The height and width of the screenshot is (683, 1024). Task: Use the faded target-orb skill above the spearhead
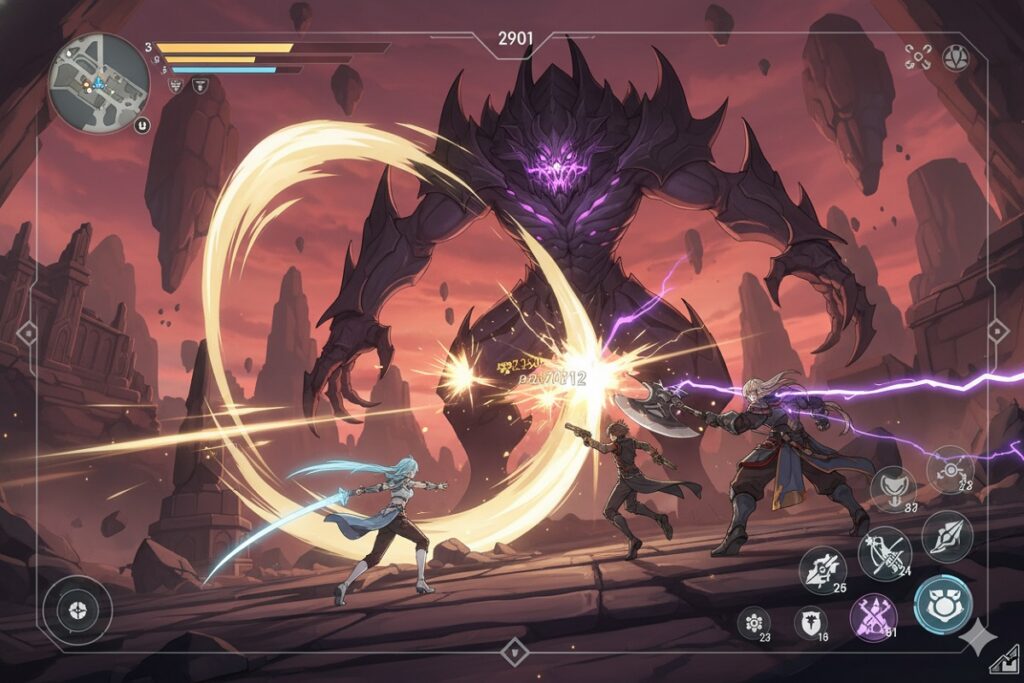tap(950, 468)
